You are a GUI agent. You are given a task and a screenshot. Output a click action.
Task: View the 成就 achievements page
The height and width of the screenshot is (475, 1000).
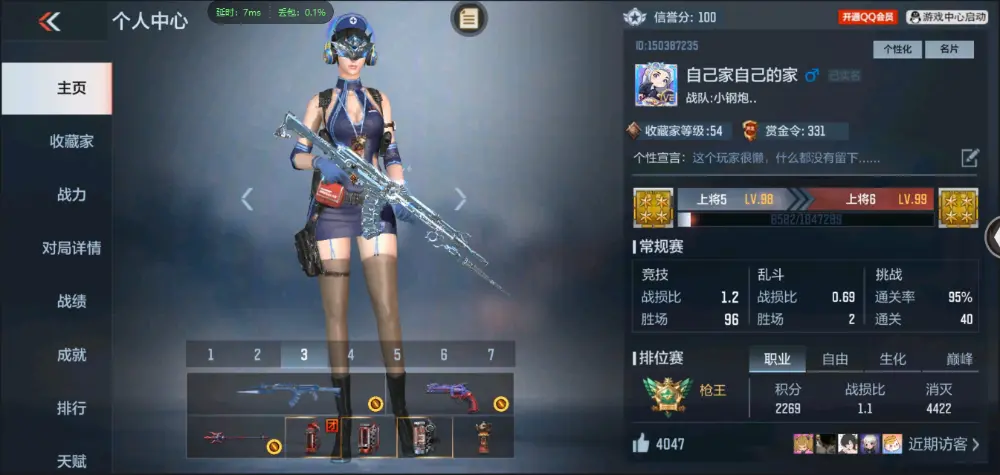(71, 355)
